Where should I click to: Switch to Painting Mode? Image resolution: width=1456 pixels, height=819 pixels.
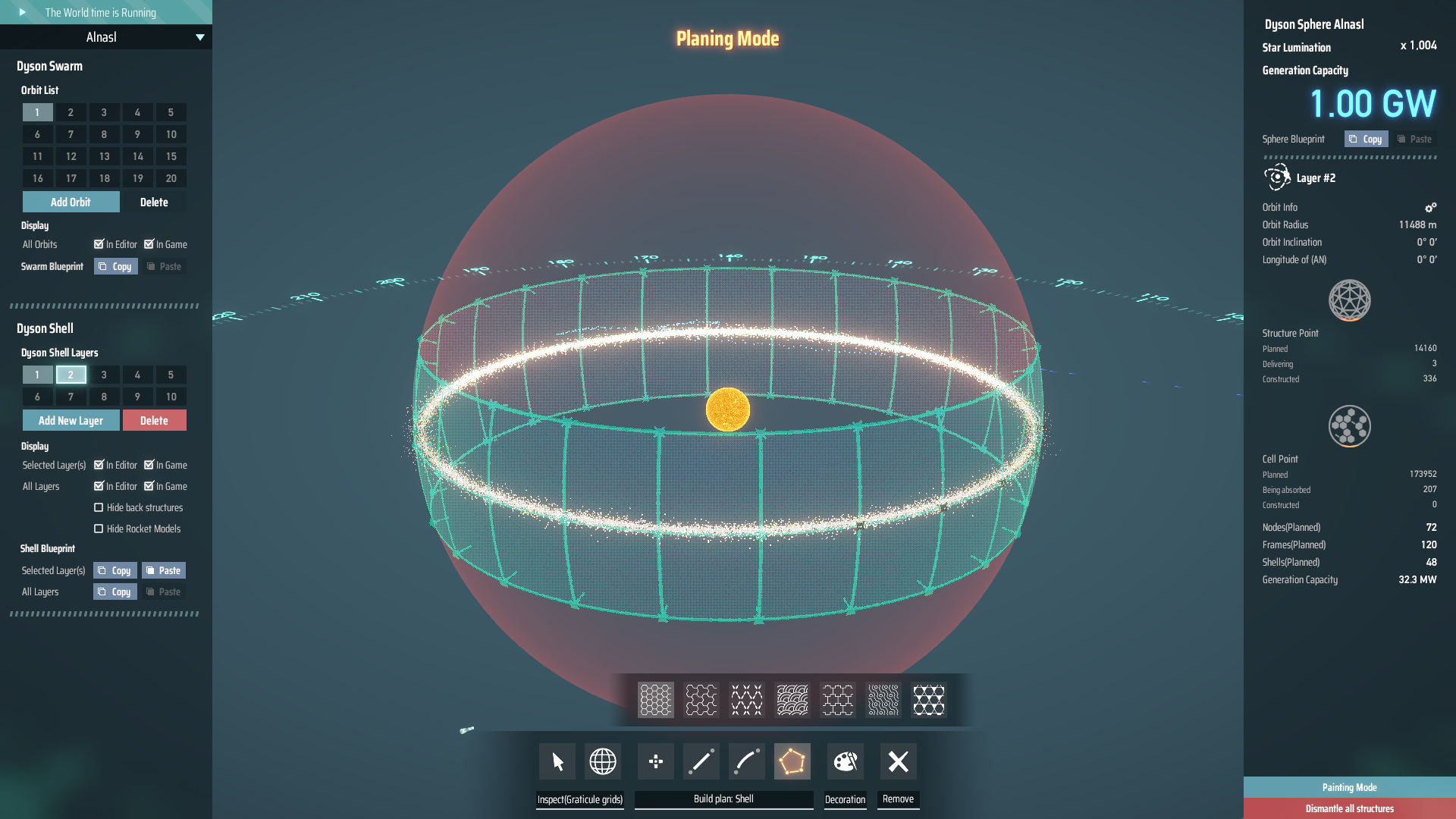click(x=1349, y=787)
